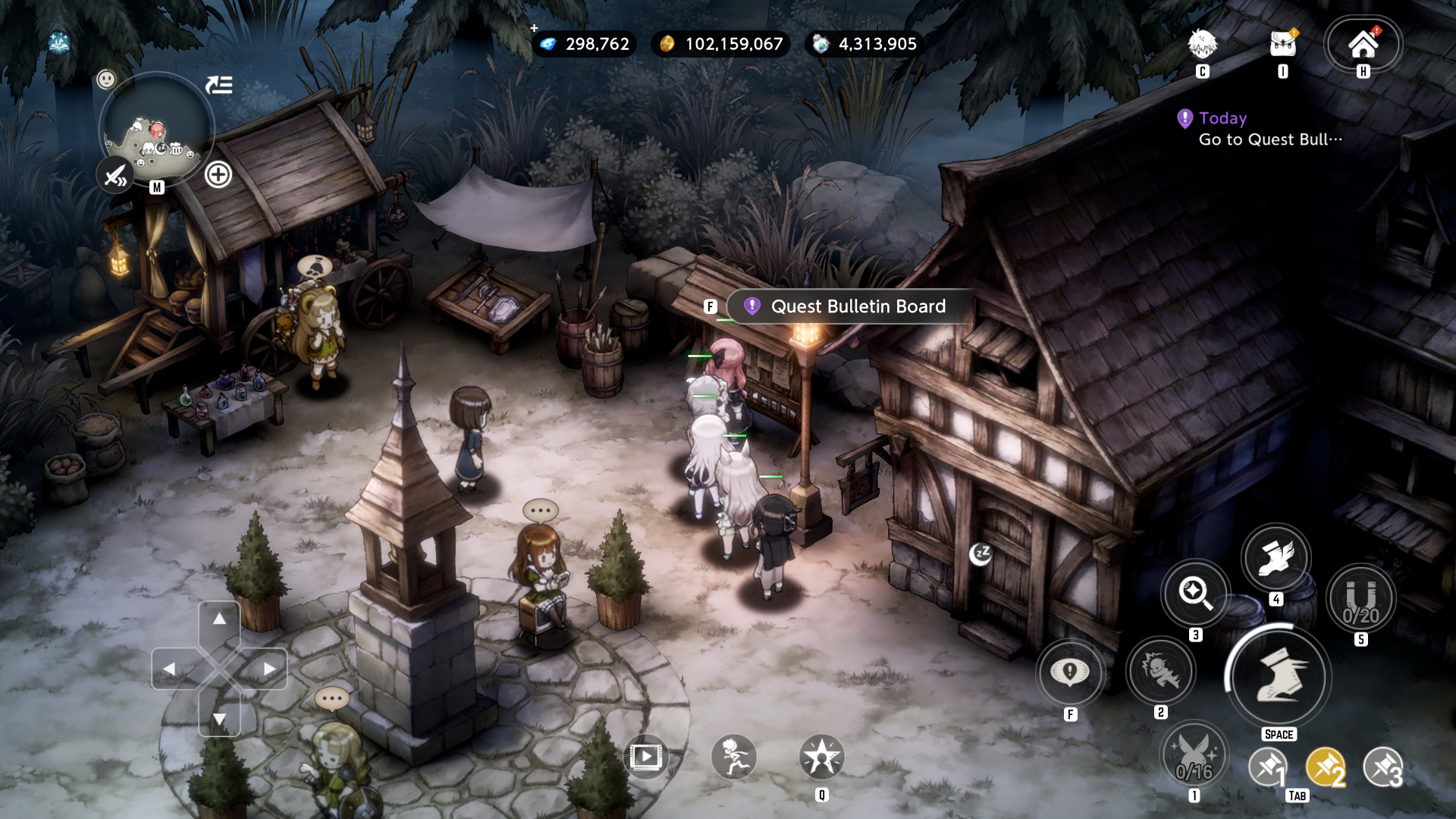Image resolution: width=1456 pixels, height=819 pixels.
Task: Open the inventory bag icon
Action: point(1283,45)
